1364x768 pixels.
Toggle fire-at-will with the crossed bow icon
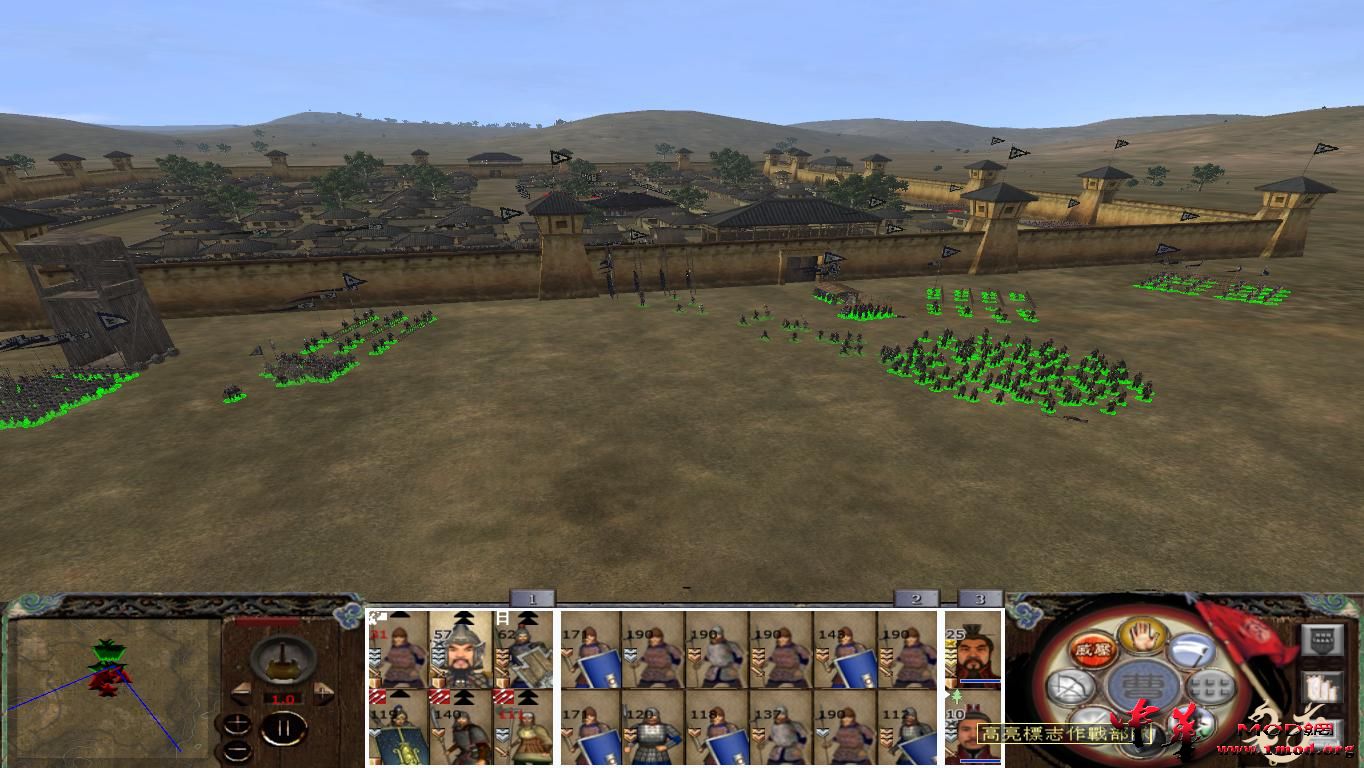(x=1072, y=684)
